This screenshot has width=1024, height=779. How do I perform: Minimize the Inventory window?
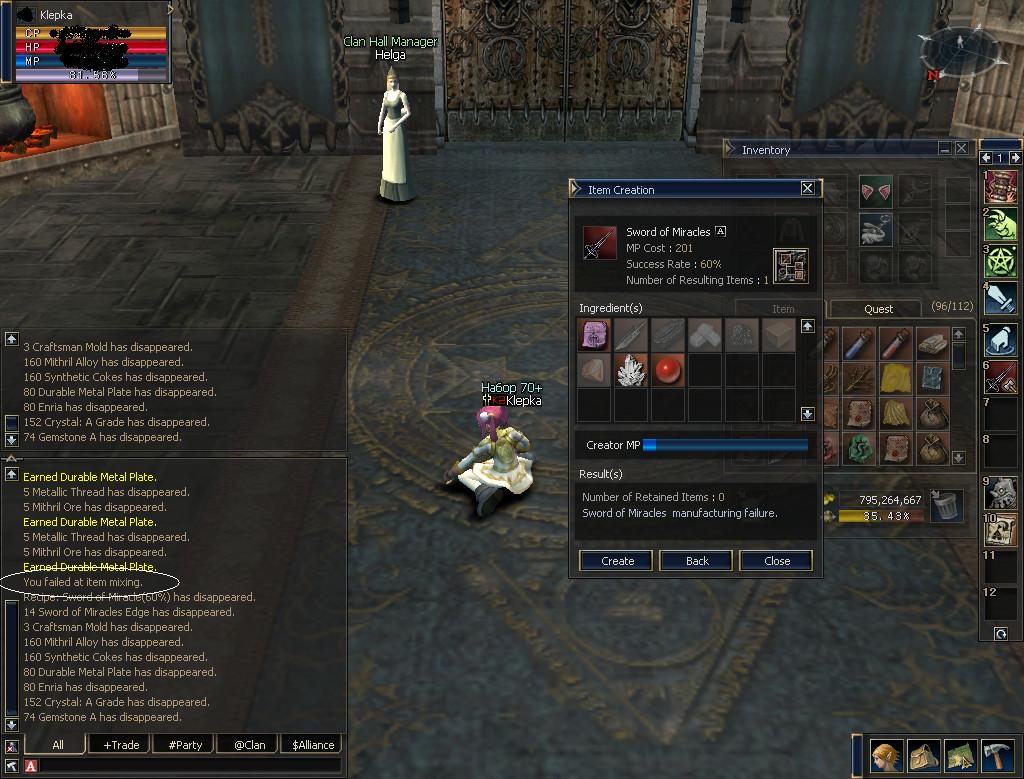click(x=945, y=148)
